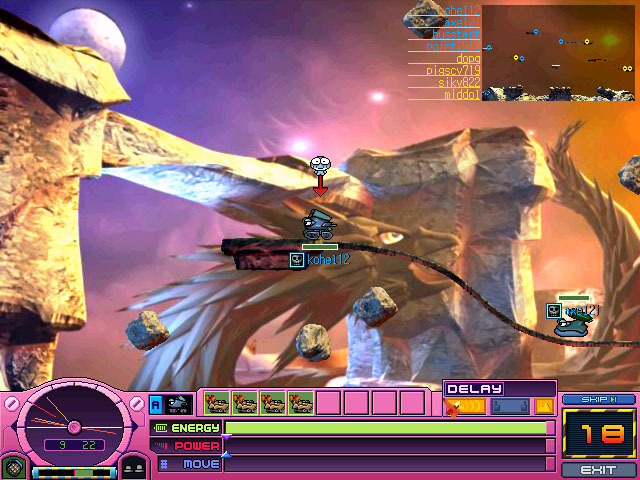Viewport: 640px width, 480px height.
Task: Click the SKIP turn button
Action: tap(599, 399)
